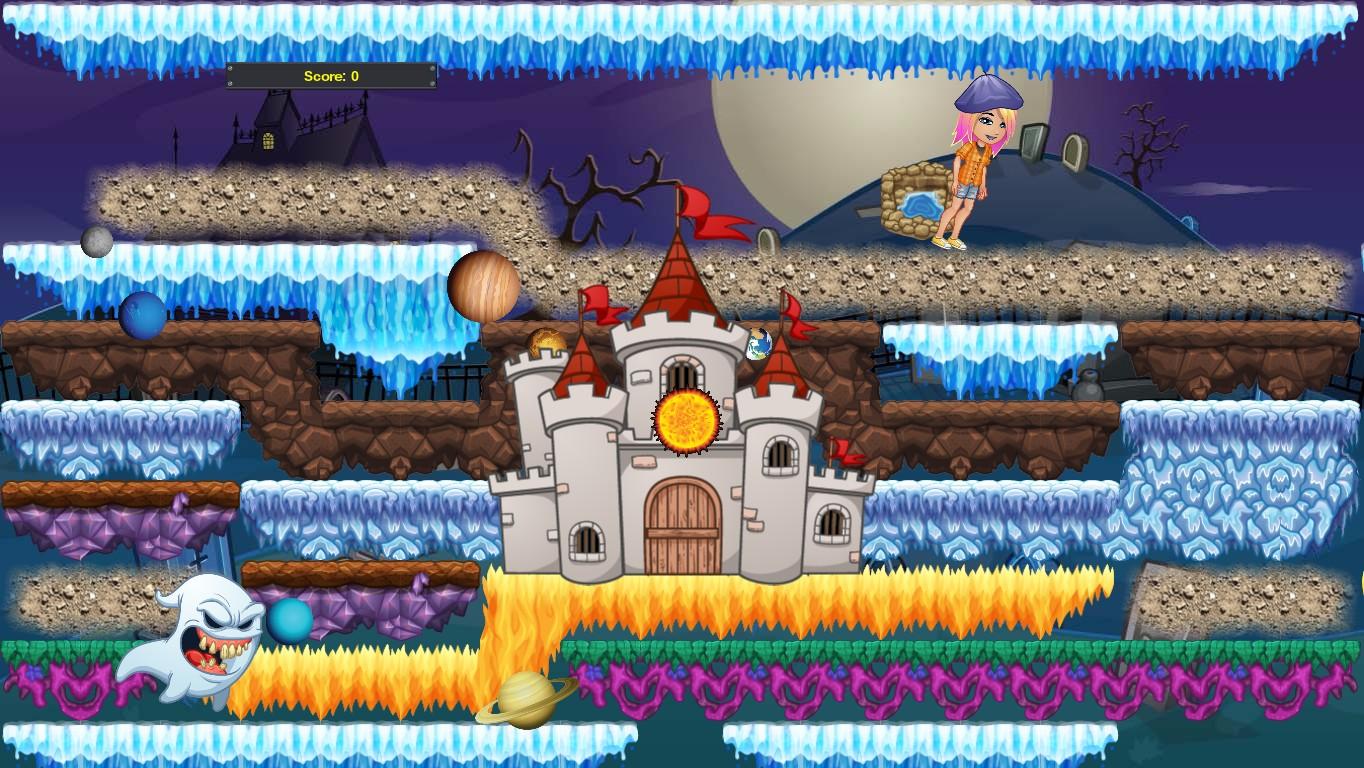The width and height of the screenshot is (1364, 768).
Task: Click the Score: 0 display bar
Action: [x=330, y=75]
